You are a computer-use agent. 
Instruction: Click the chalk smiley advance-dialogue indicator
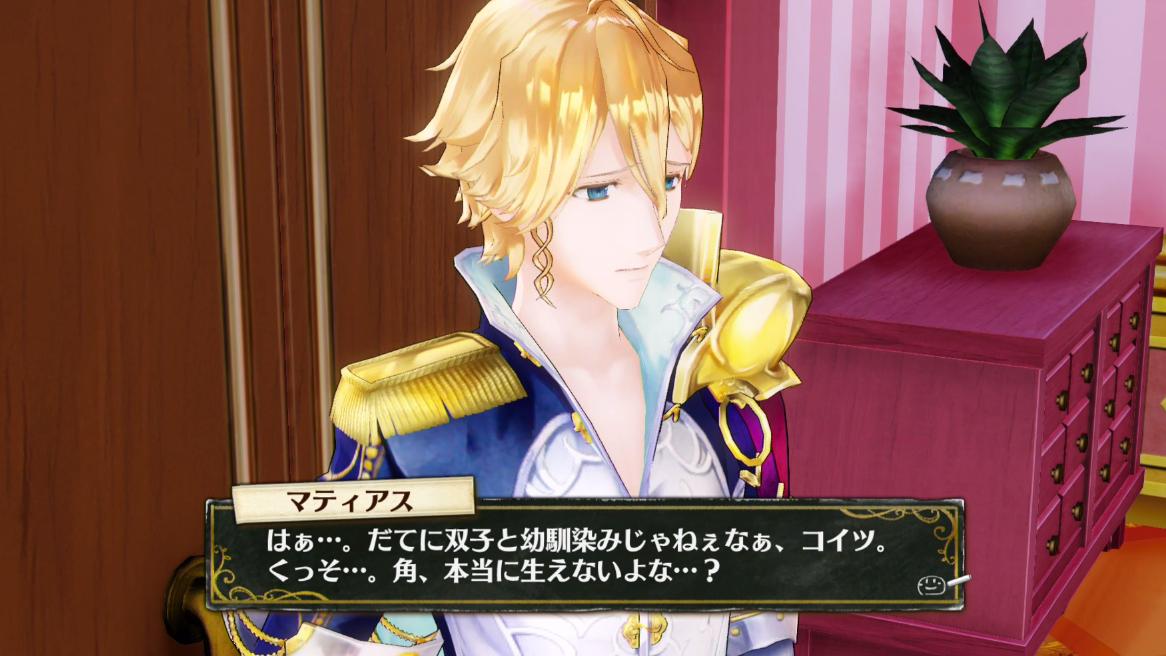coord(932,586)
